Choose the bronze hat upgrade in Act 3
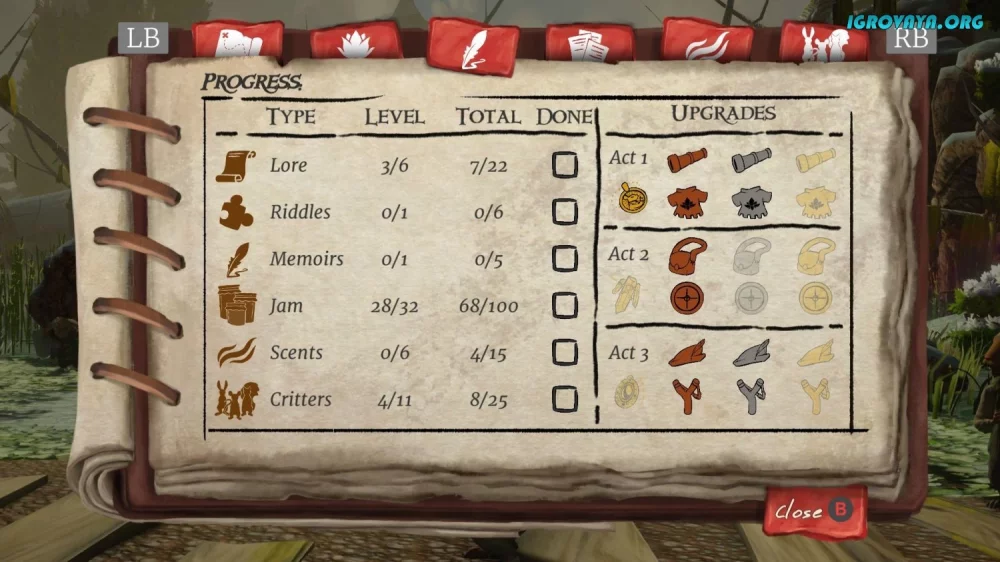The width and height of the screenshot is (1000, 562). (x=687, y=352)
